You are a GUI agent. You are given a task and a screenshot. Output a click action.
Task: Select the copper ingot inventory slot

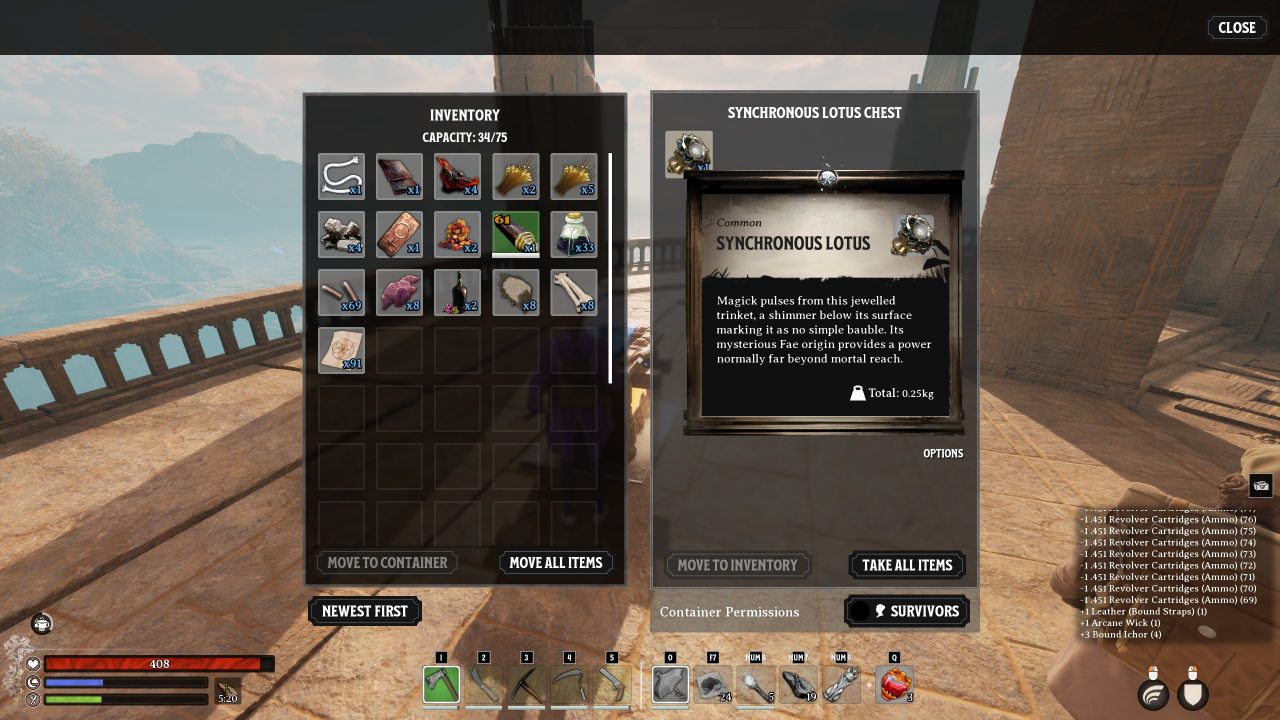point(400,235)
